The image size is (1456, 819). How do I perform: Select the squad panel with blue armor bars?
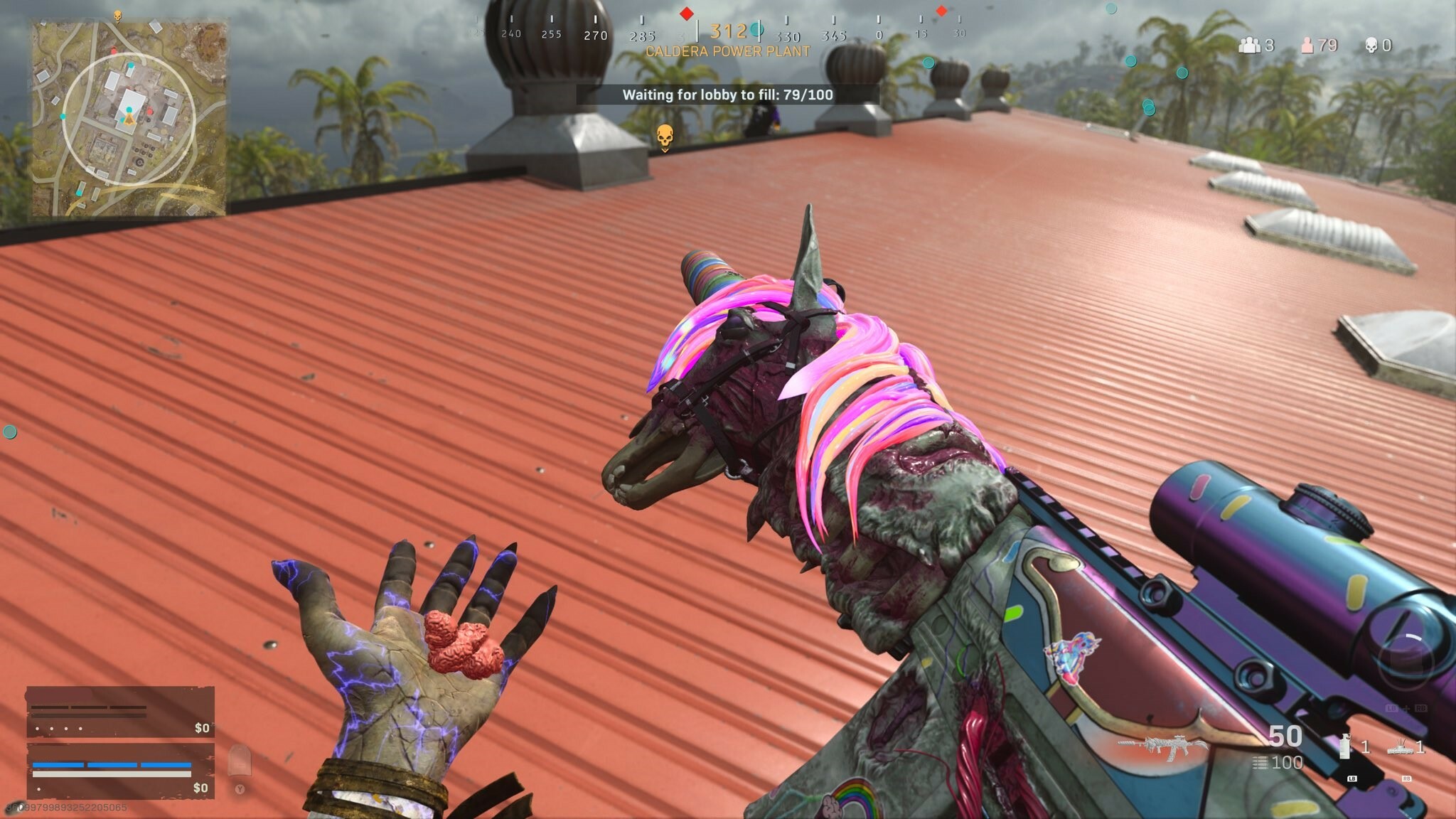pos(120,771)
